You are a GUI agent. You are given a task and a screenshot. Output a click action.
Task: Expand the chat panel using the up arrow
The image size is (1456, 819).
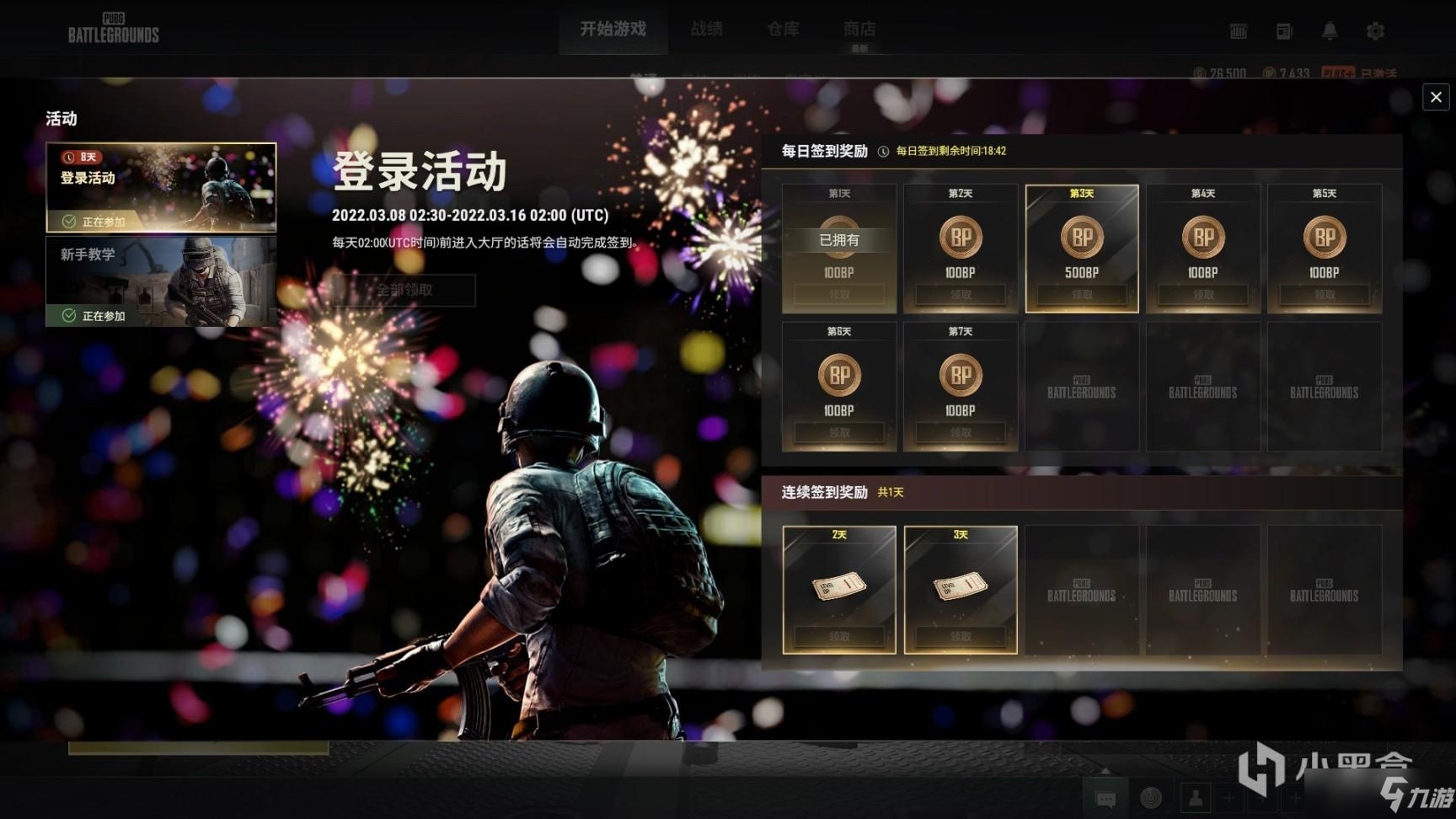pos(1105,773)
